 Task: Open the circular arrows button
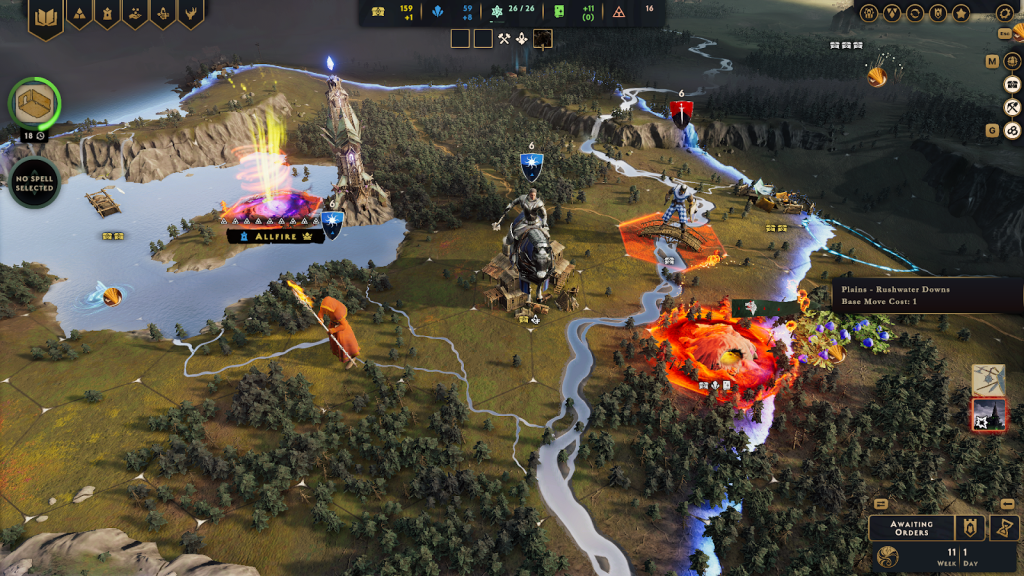tap(914, 13)
